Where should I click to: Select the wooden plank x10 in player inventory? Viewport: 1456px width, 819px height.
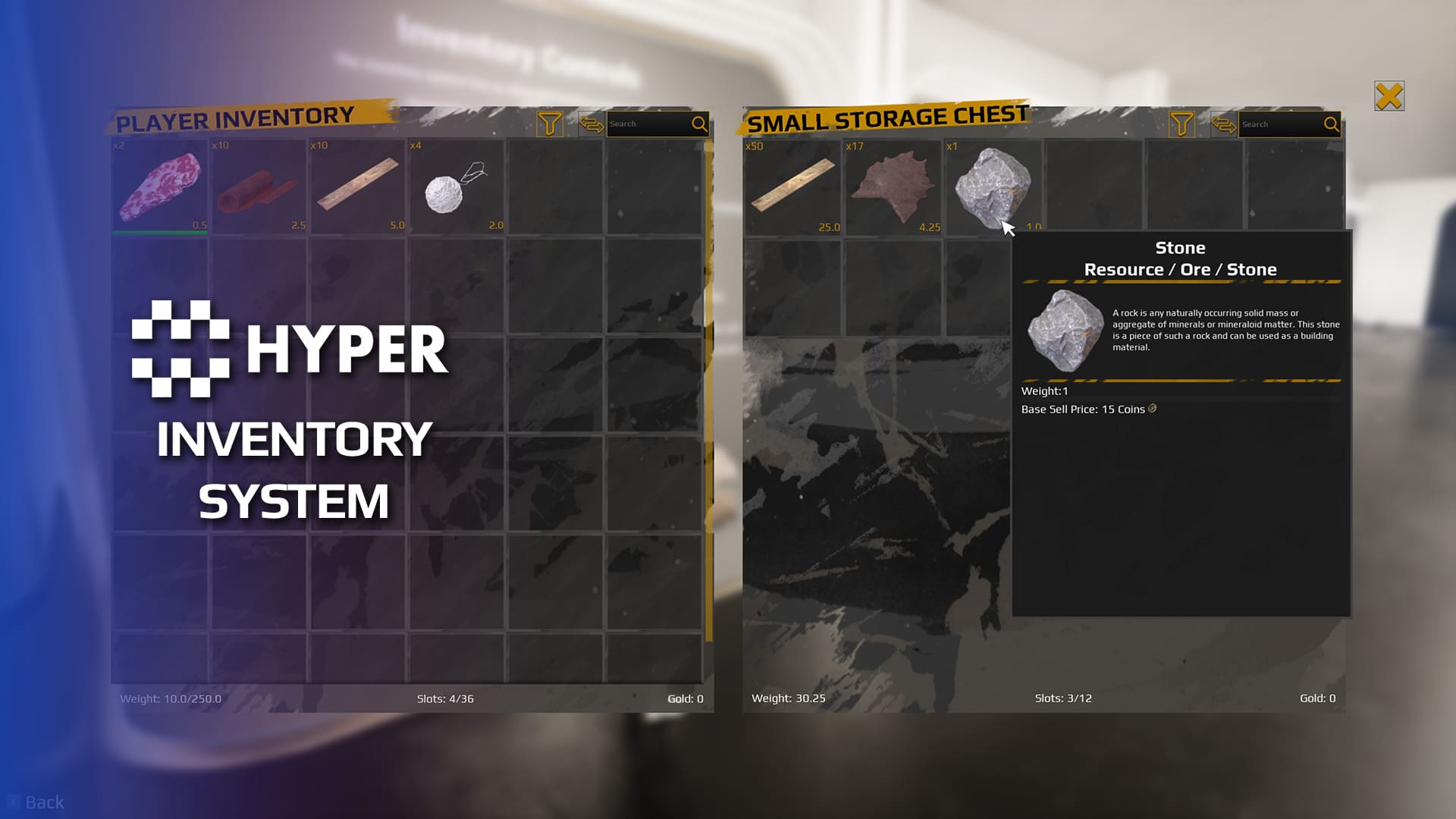pos(357,184)
